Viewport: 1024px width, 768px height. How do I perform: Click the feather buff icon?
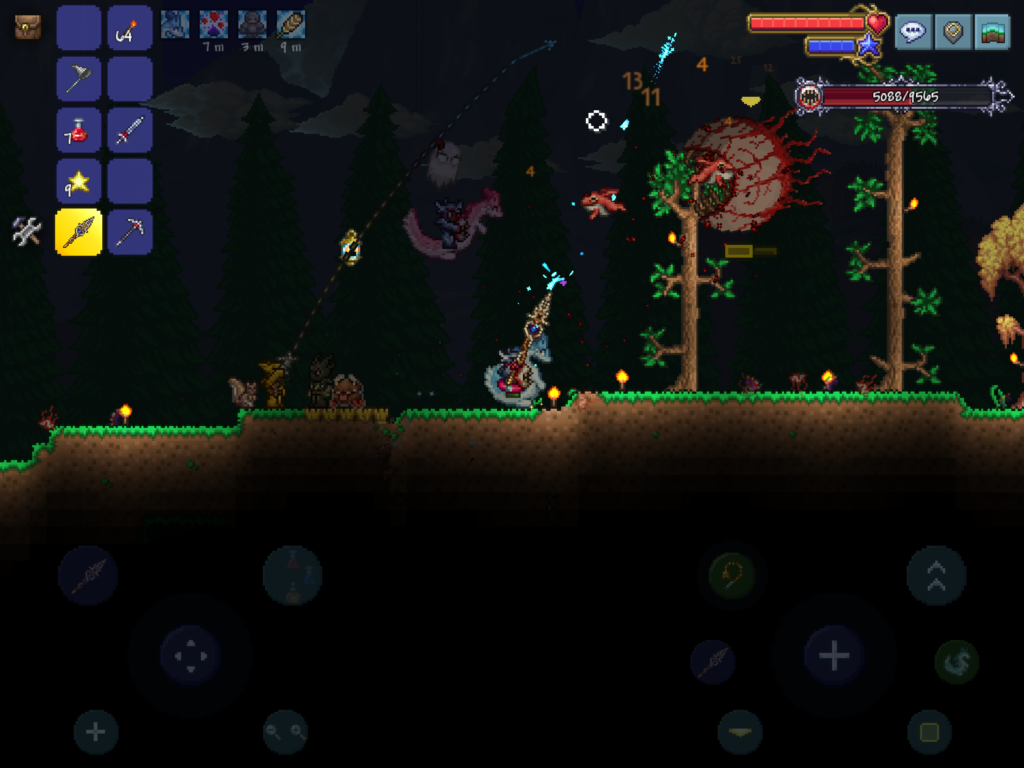tap(290, 25)
